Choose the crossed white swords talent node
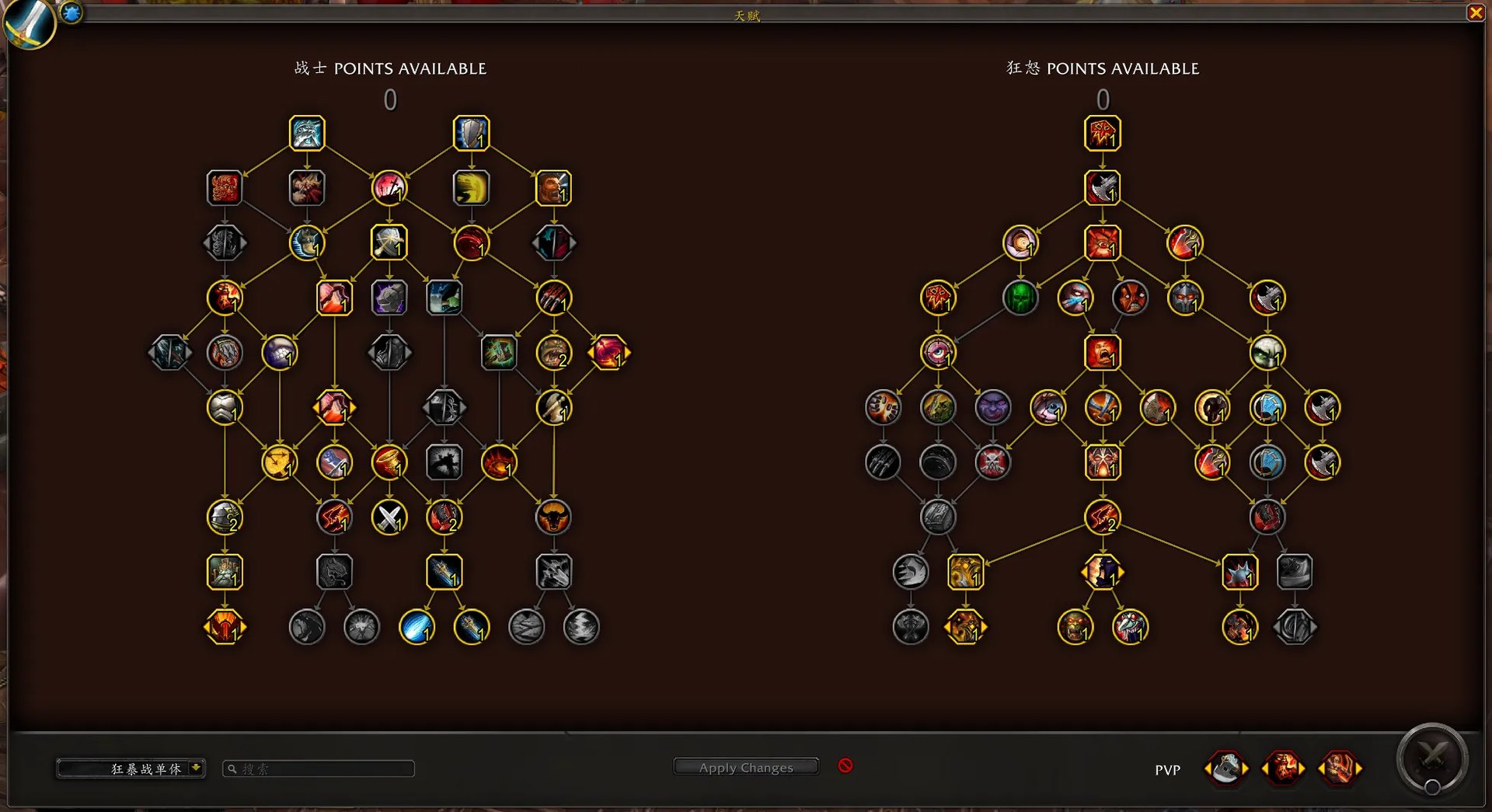Image resolution: width=1492 pixels, height=812 pixels. coord(389,518)
